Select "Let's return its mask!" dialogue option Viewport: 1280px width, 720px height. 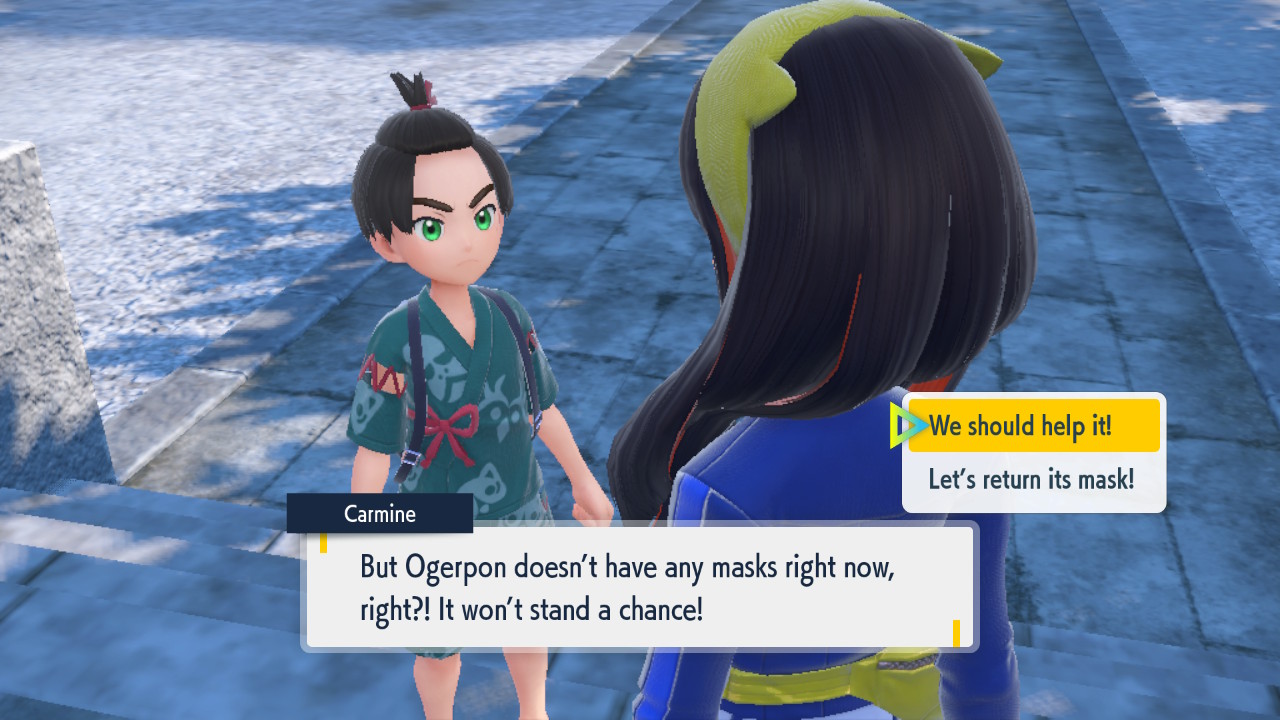[x=1032, y=479]
